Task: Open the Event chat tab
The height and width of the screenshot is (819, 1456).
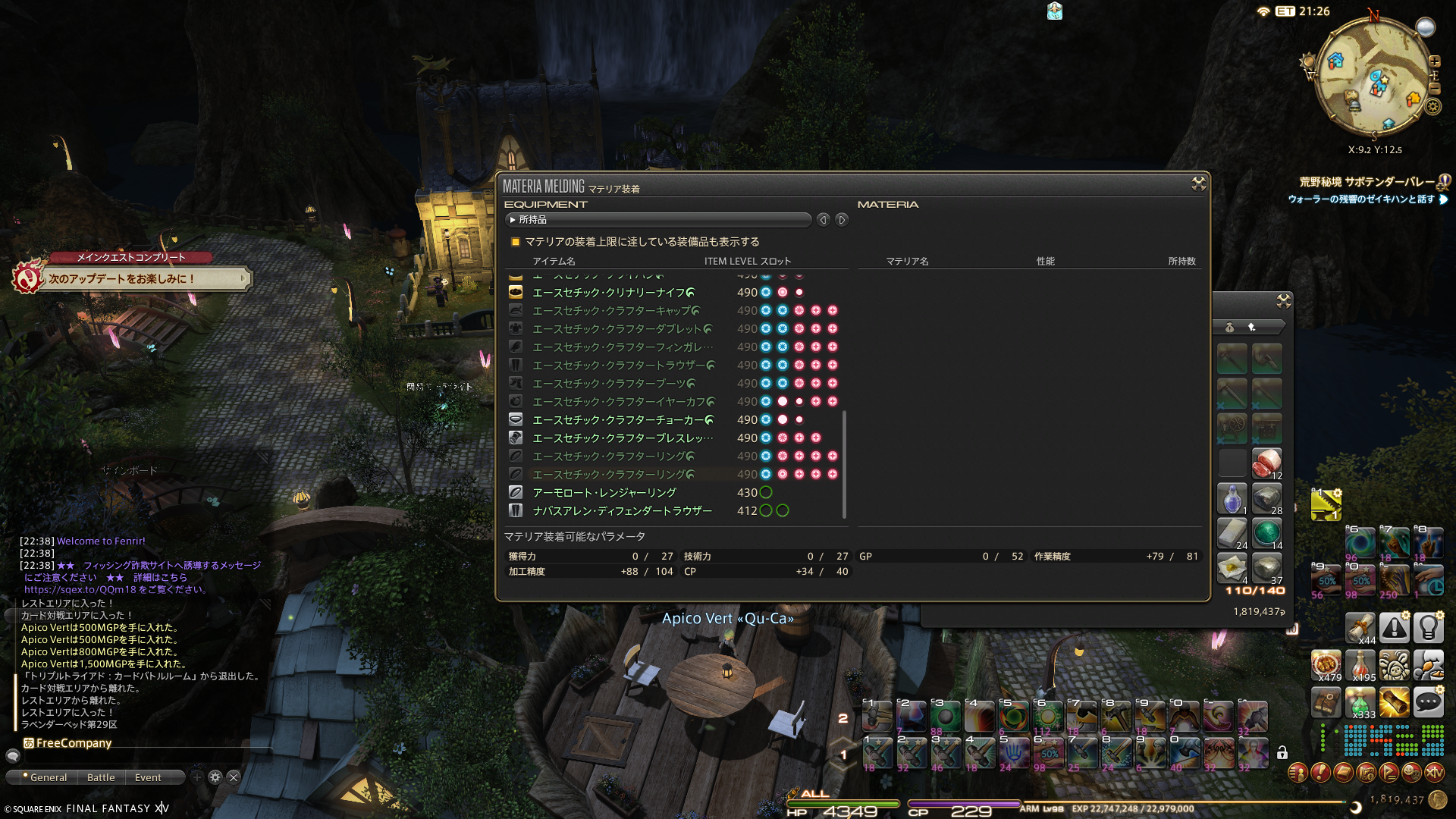Action: coord(148,777)
